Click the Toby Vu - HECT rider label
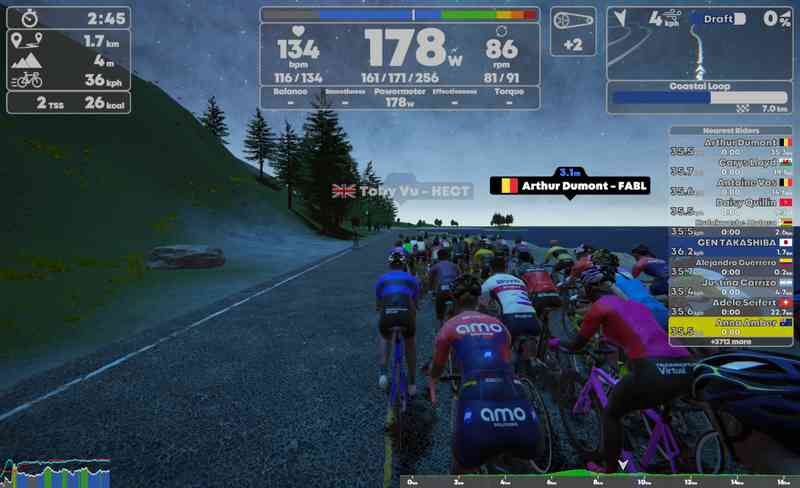800x488 pixels. [401, 191]
